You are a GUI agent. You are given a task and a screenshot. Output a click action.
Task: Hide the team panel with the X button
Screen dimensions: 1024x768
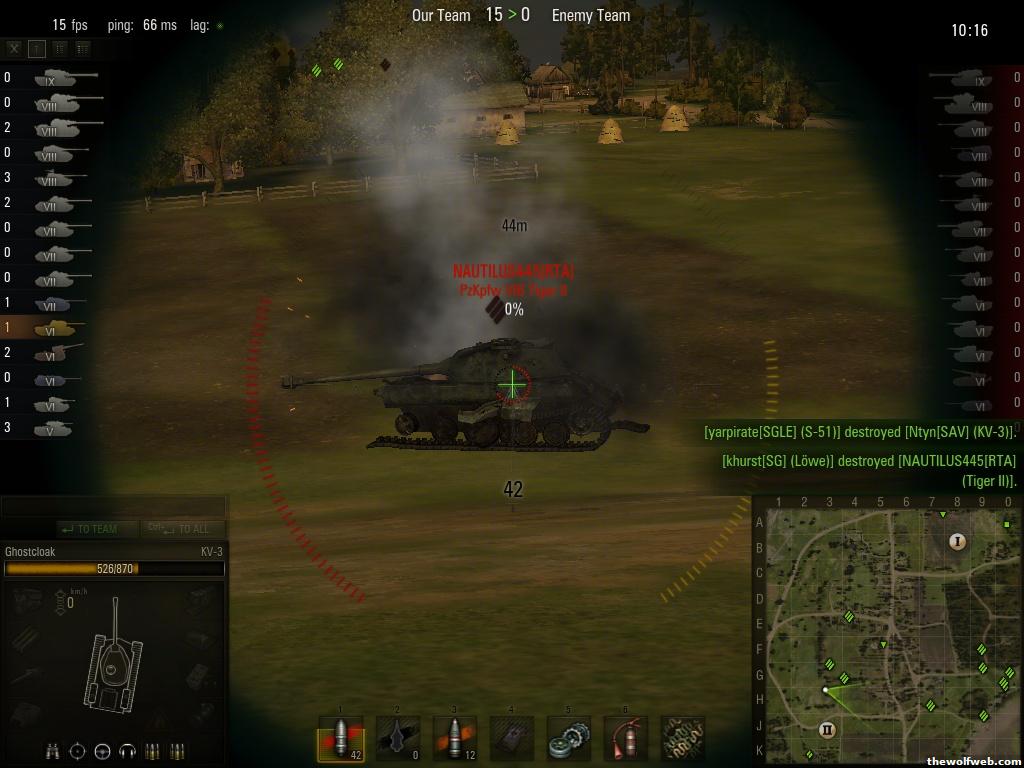pyautogui.click(x=14, y=48)
